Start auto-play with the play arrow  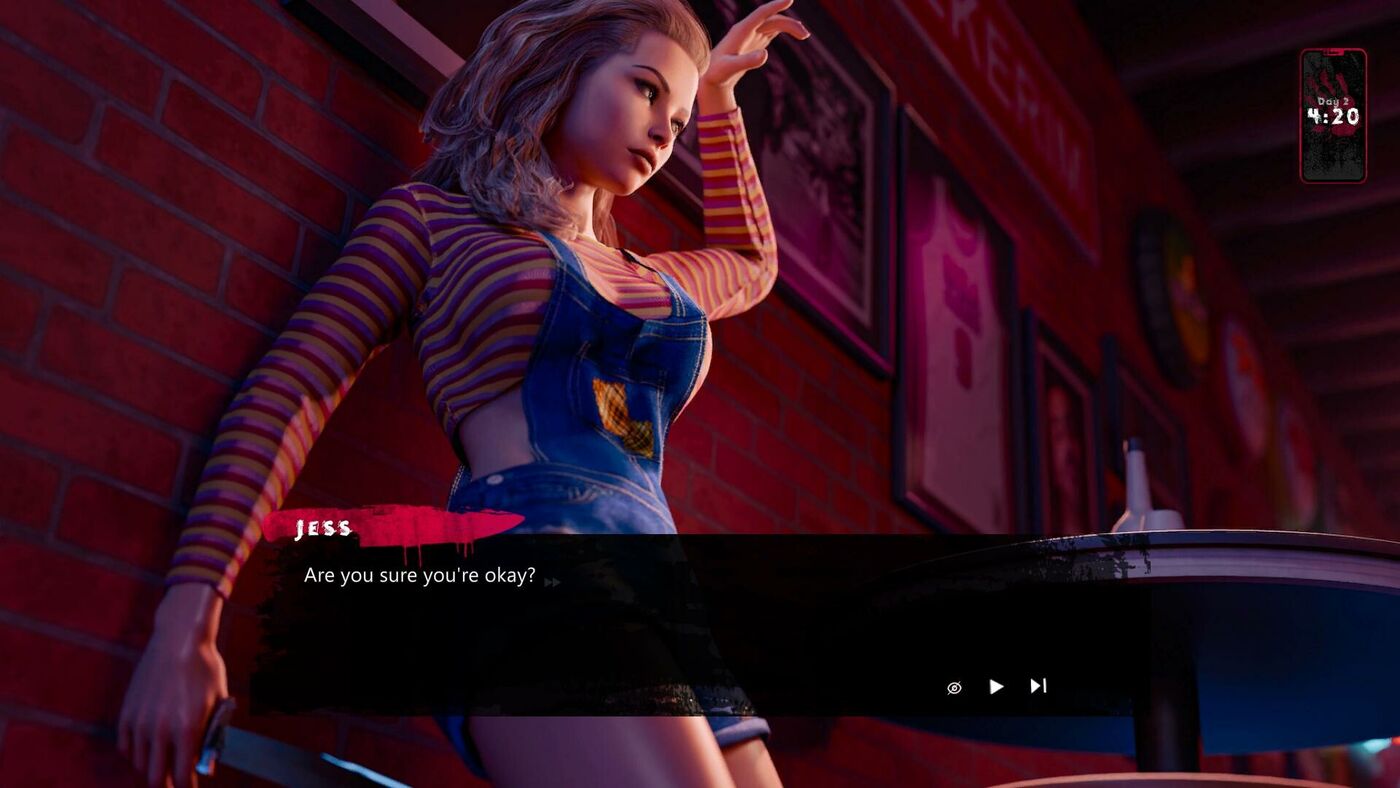click(x=996, y=686)
